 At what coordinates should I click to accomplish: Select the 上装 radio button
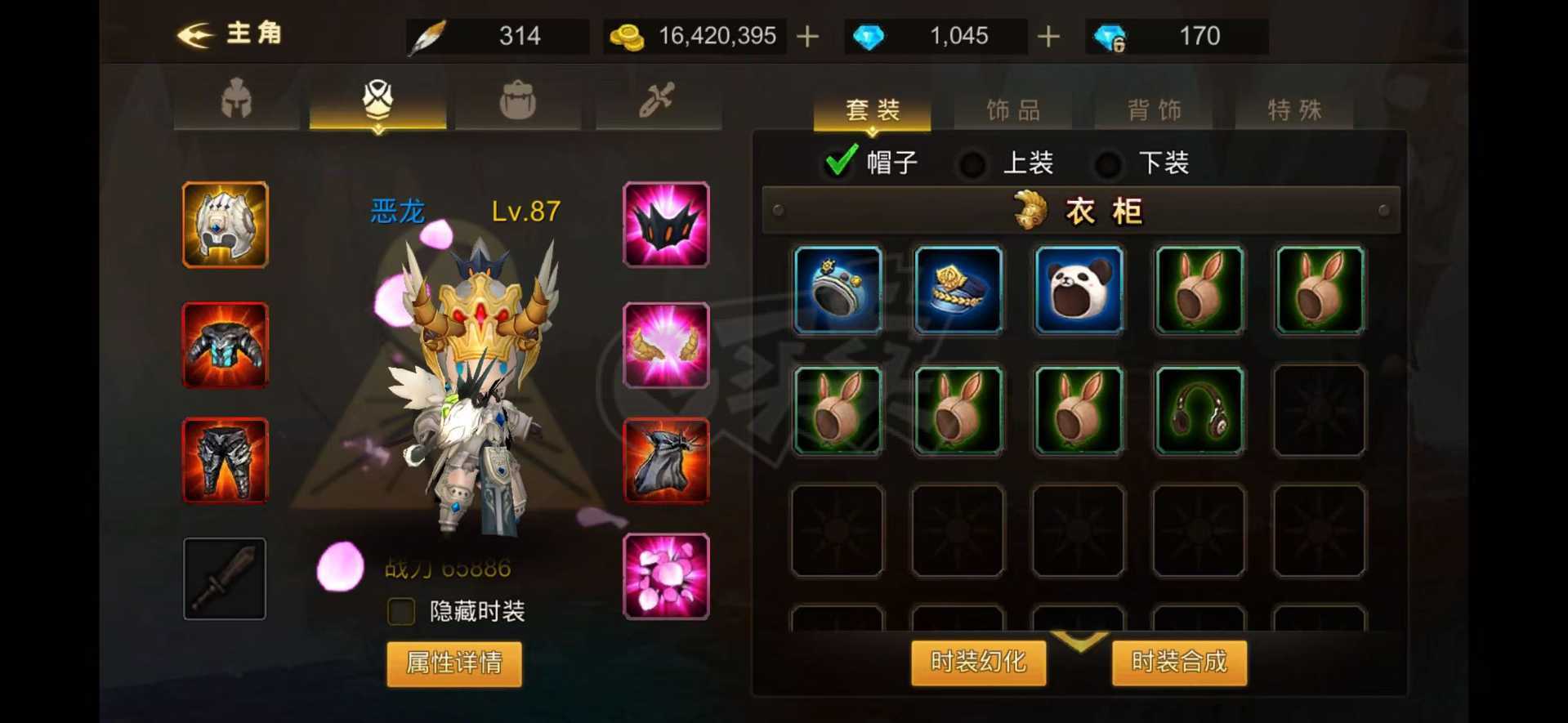point(972,163)
